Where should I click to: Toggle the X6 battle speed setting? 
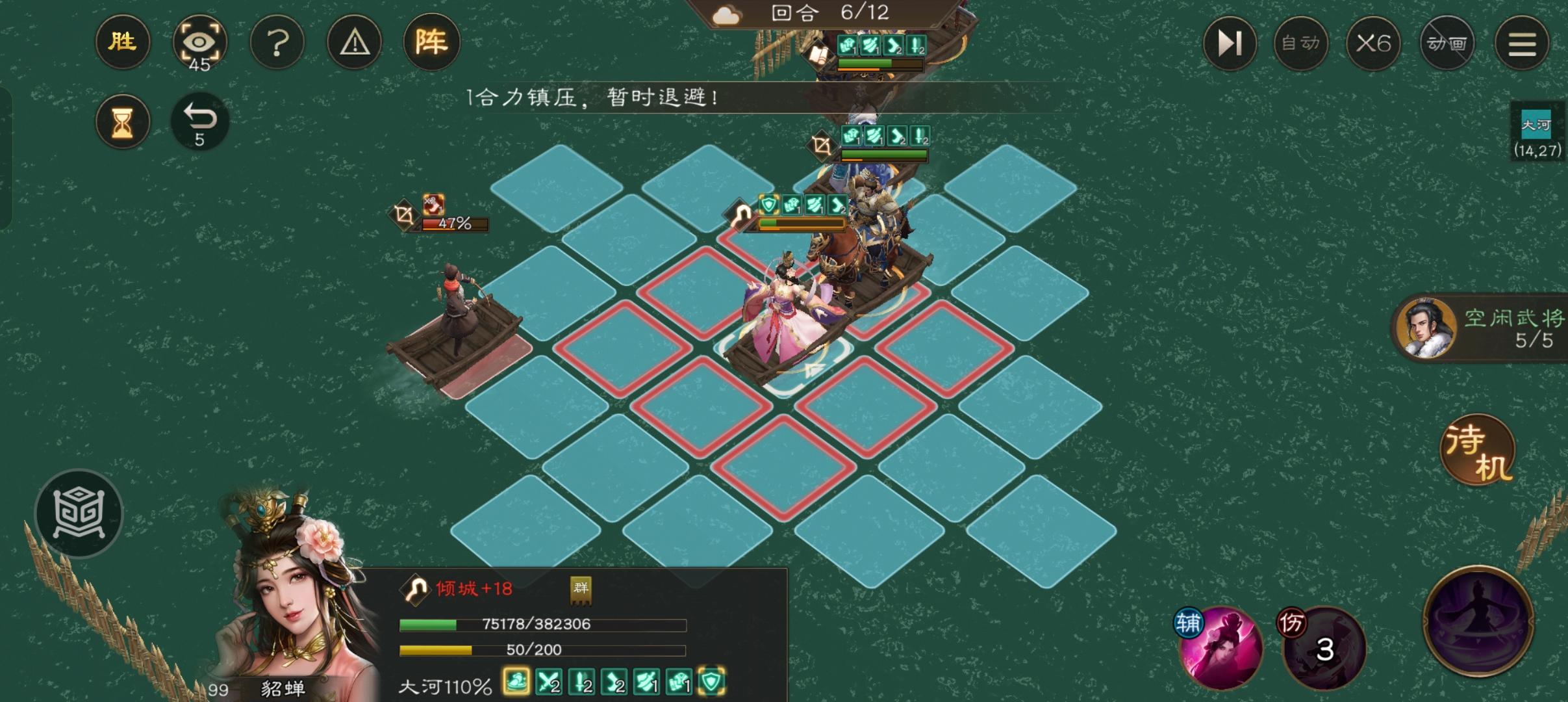pos(1374,43)
